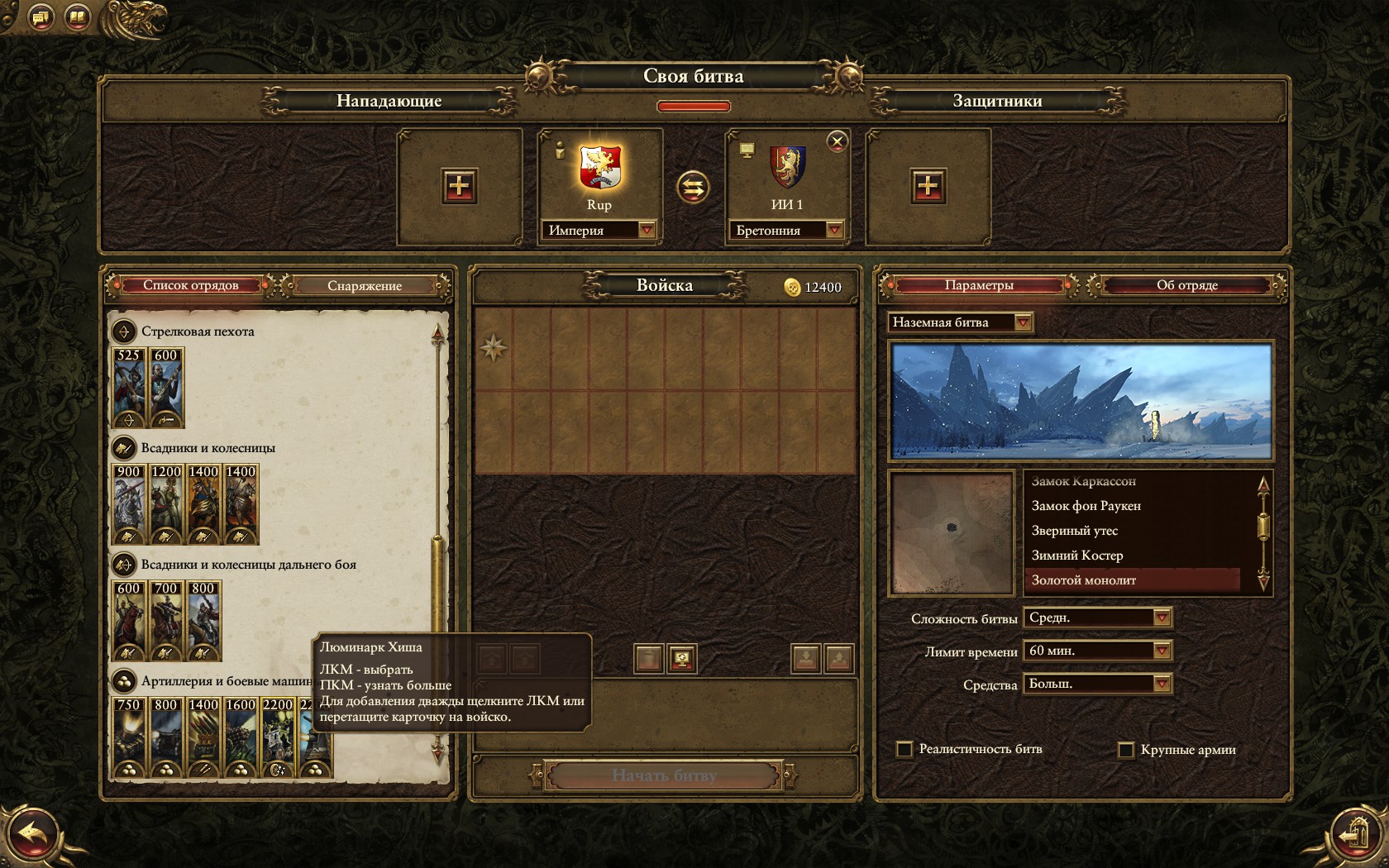Select the Параметры tab

pos(979,285)
